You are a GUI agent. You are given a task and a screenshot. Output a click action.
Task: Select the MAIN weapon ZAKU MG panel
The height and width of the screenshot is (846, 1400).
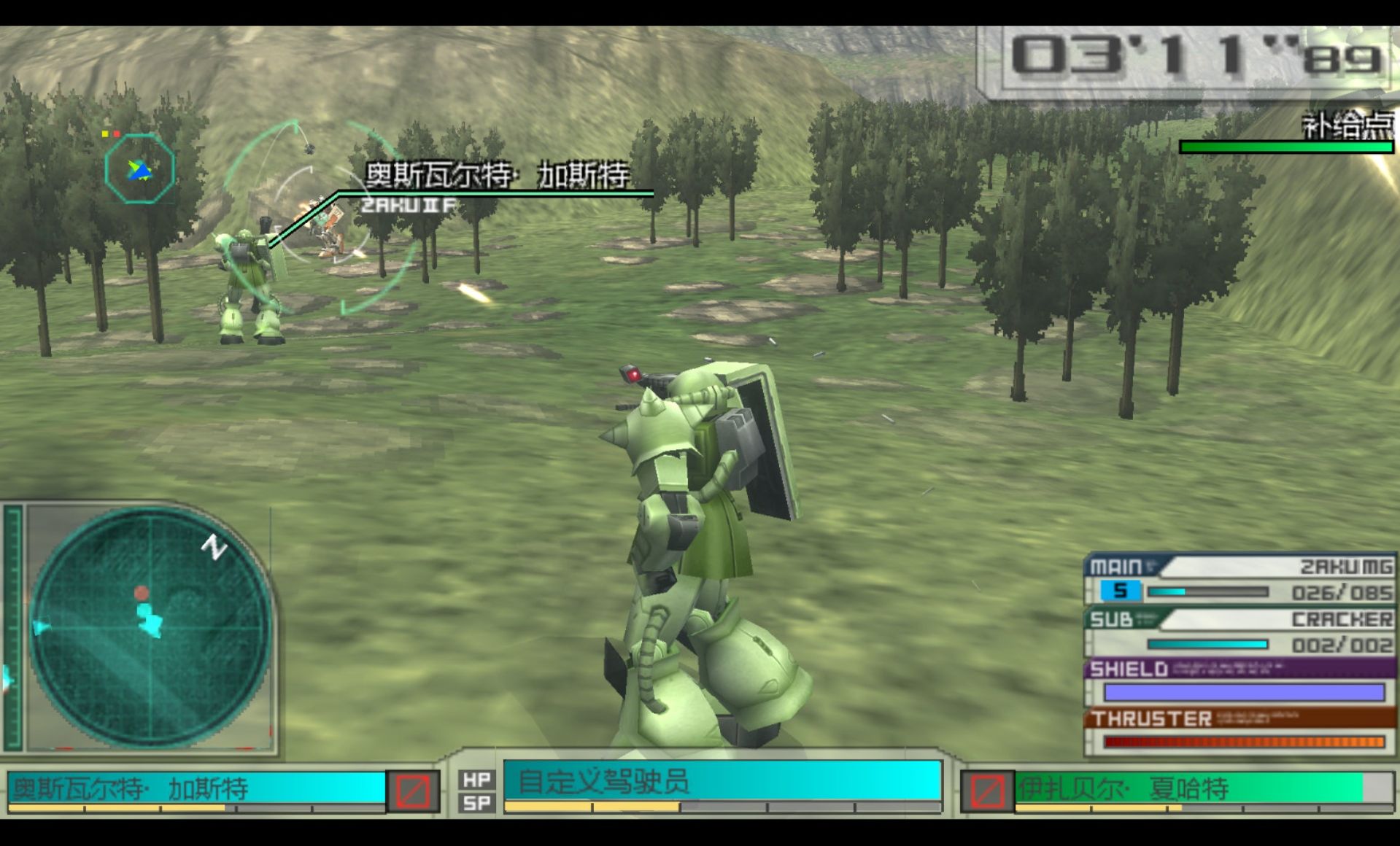(x=1240, y=579)
